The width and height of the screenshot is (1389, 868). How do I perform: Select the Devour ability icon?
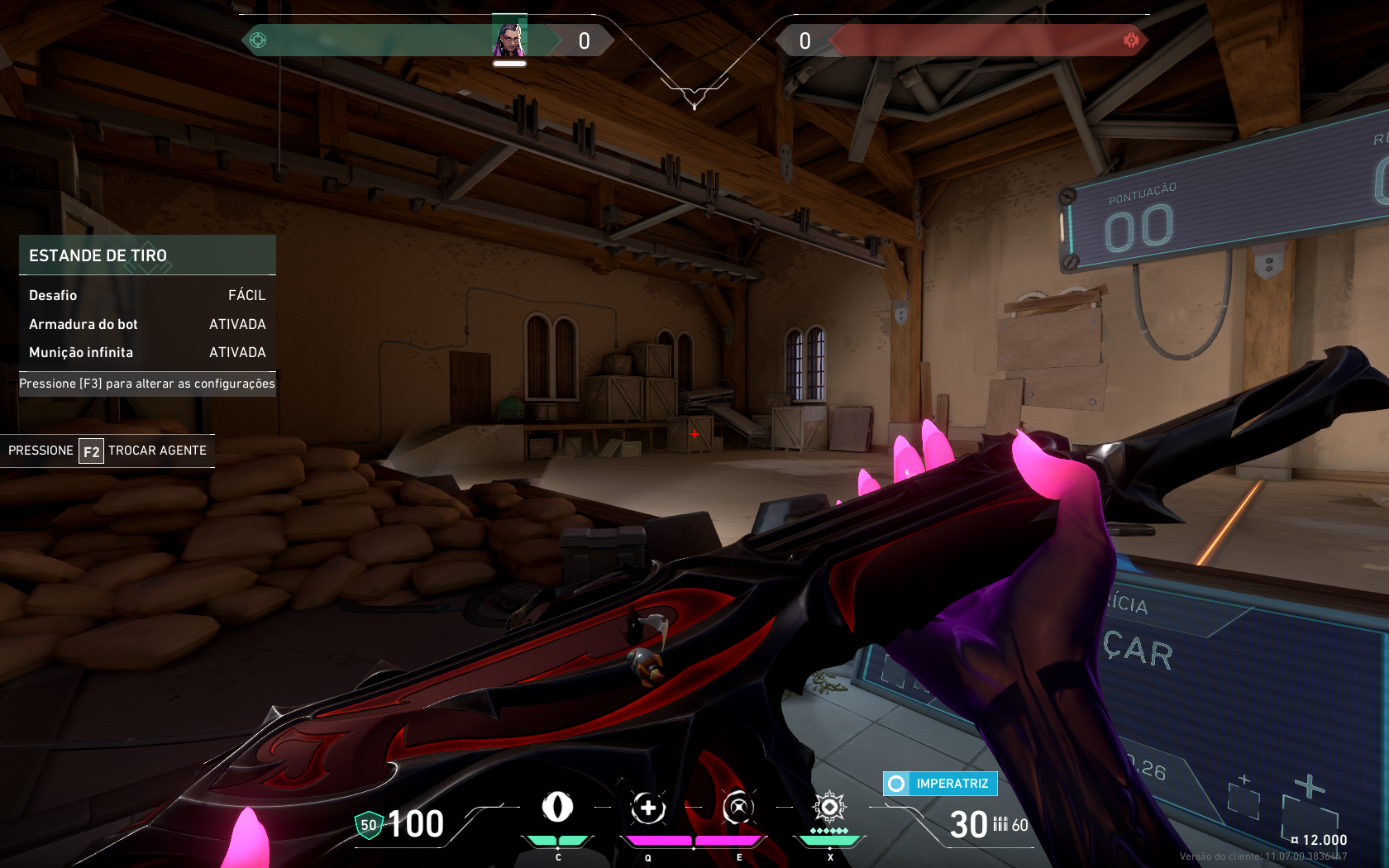(648, 808)
